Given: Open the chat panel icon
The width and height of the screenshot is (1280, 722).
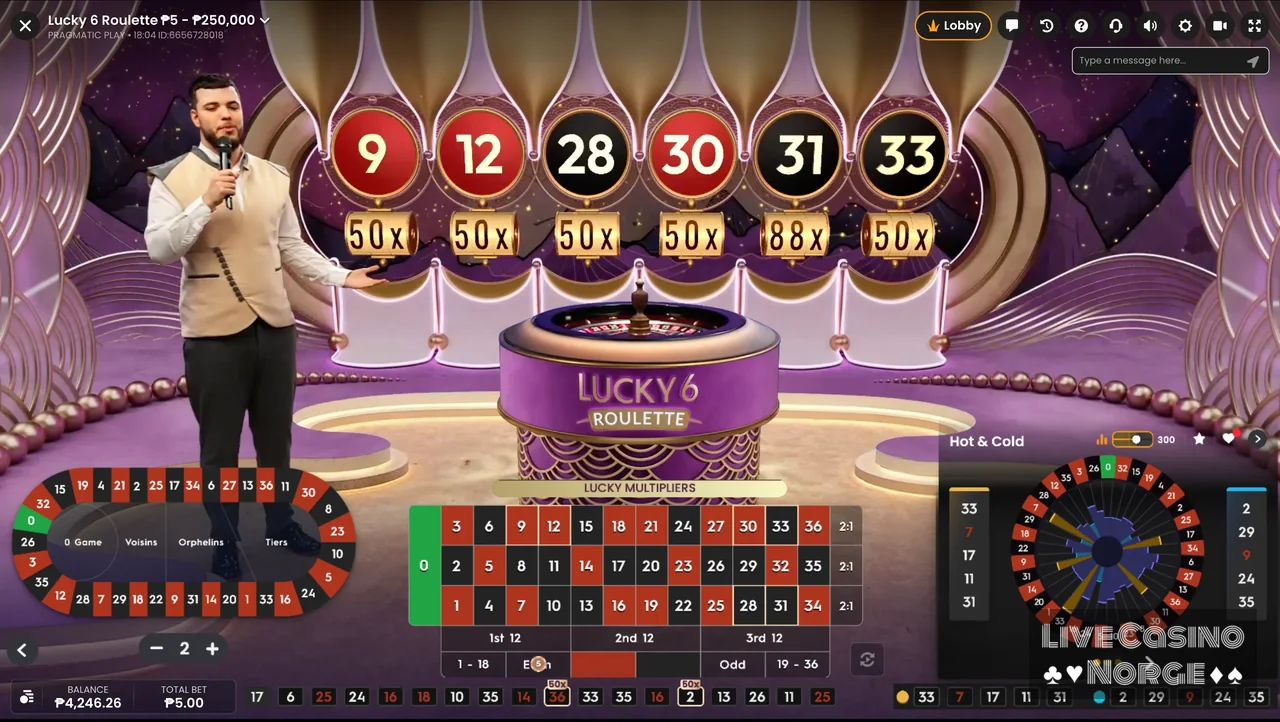Looking at the screenshot, I should tap(1011, 25).
